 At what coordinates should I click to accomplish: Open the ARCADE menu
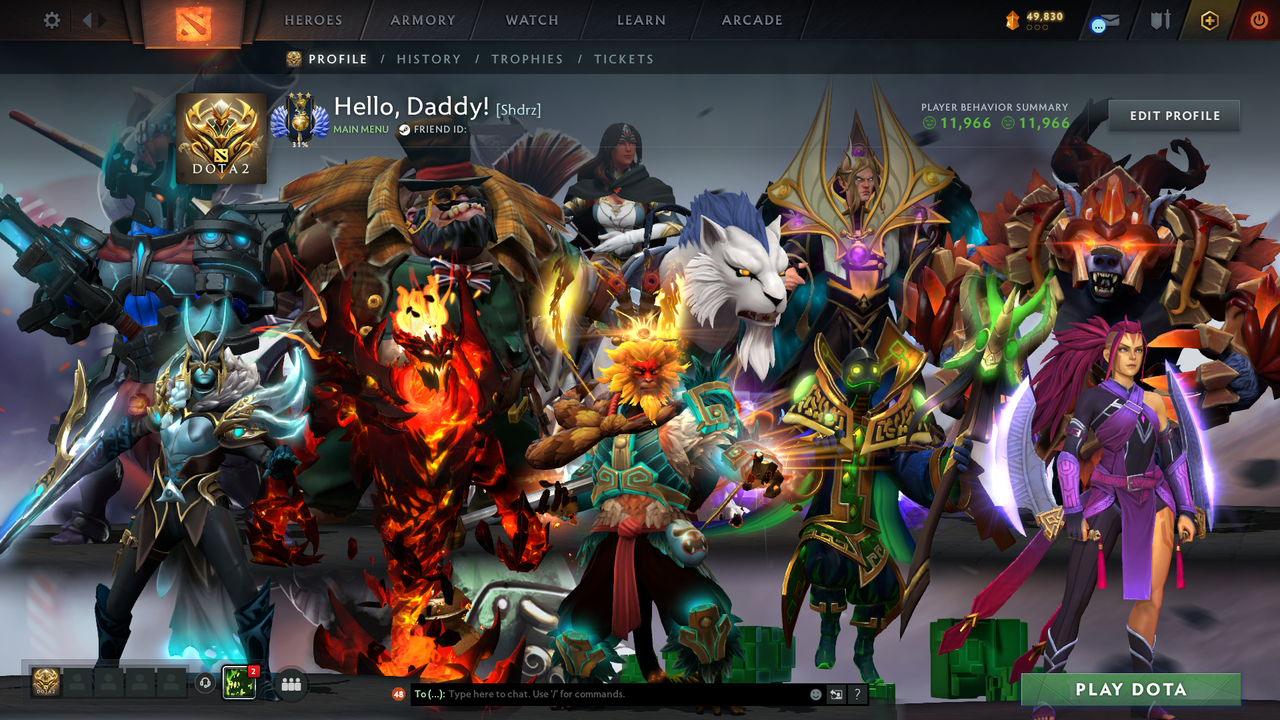coord(751,20)
